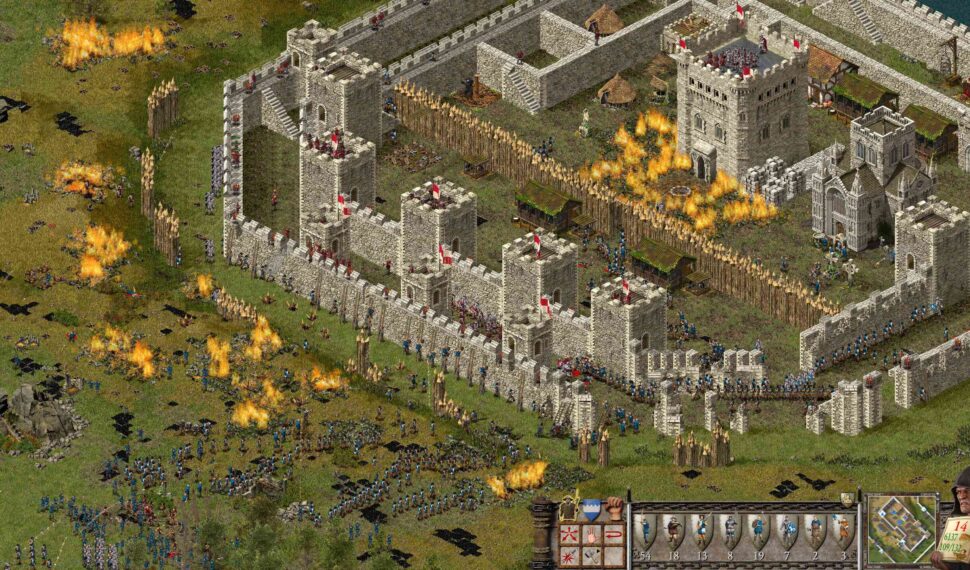Click the small crest above the minimap
This screenshot has width=970, height=570.
(x=848, y=499)
